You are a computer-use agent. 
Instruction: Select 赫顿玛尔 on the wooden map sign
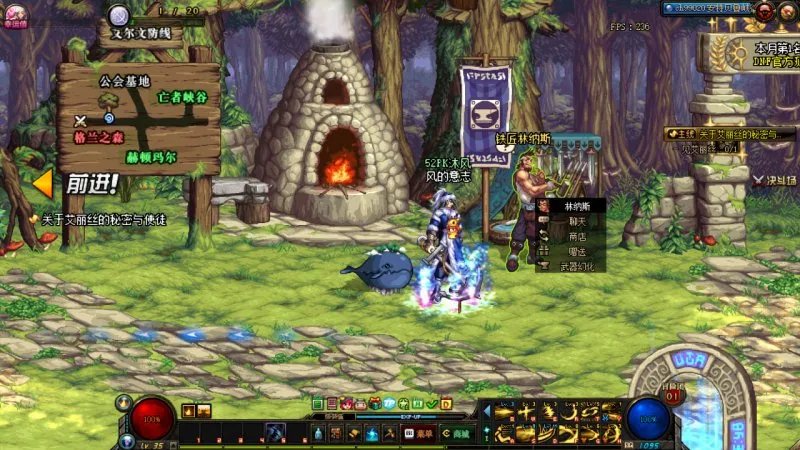click(151, 157)
